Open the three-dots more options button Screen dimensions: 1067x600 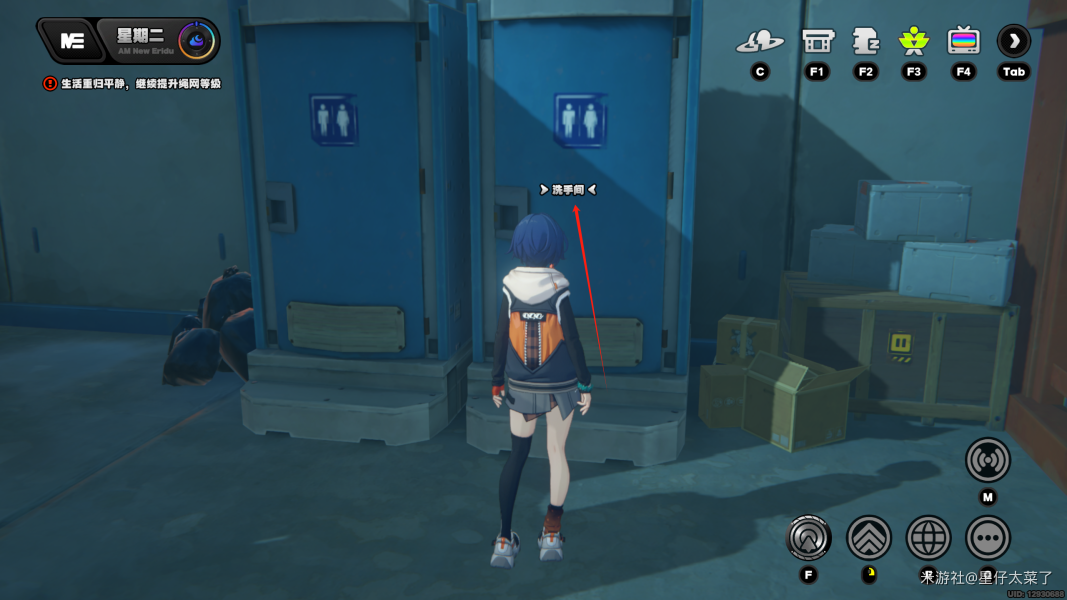[987, 538]
